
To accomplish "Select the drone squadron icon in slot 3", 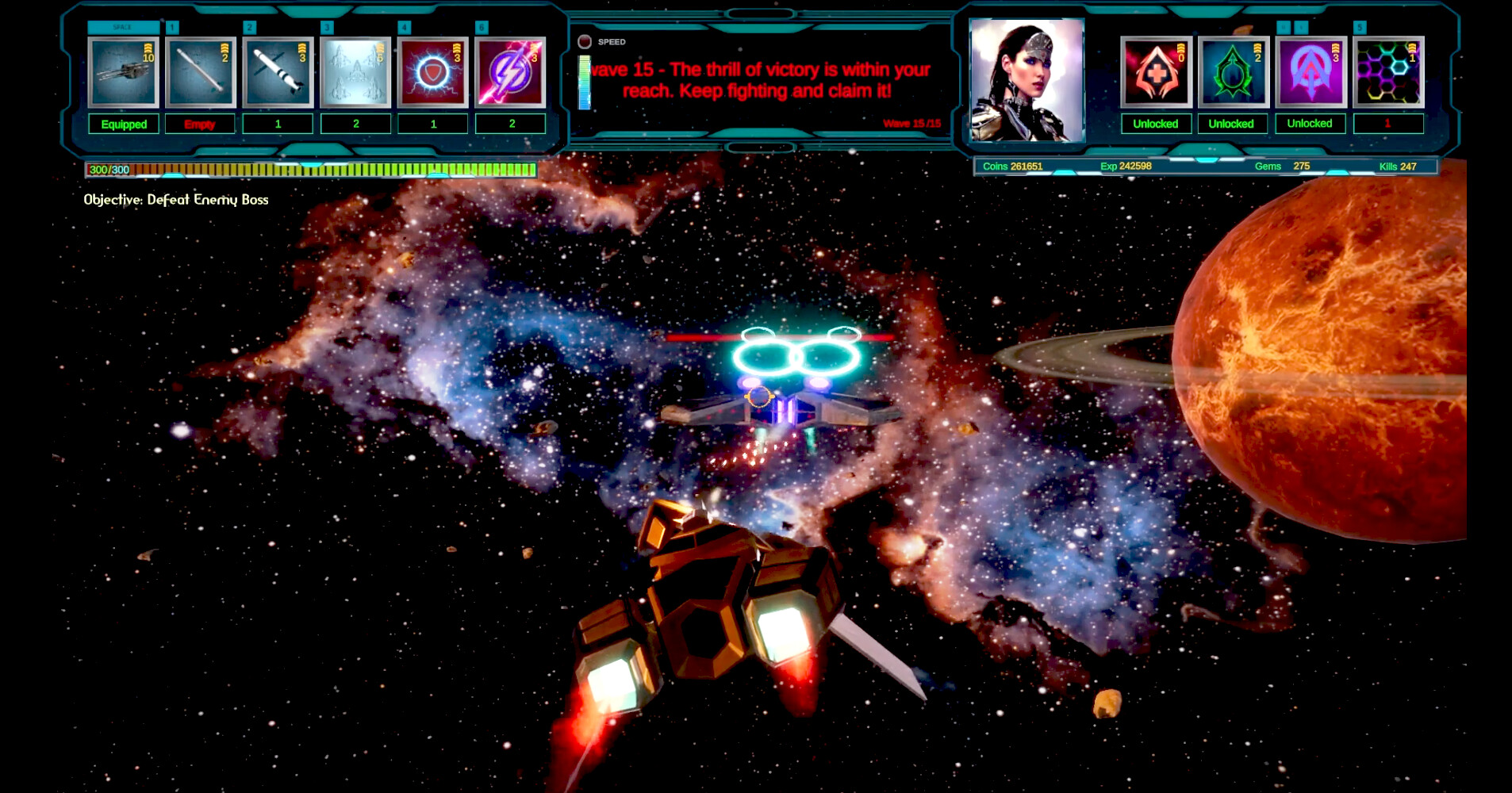I will coord(356,73).
